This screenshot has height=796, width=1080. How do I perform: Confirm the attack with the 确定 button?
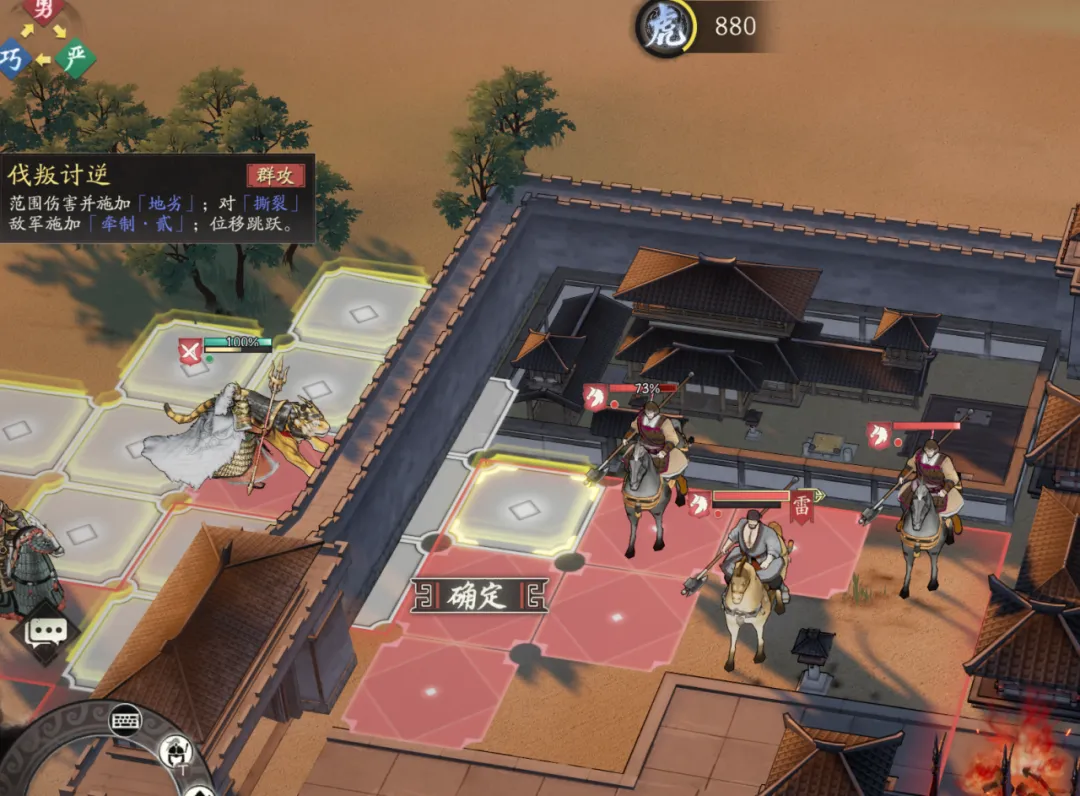478,597
